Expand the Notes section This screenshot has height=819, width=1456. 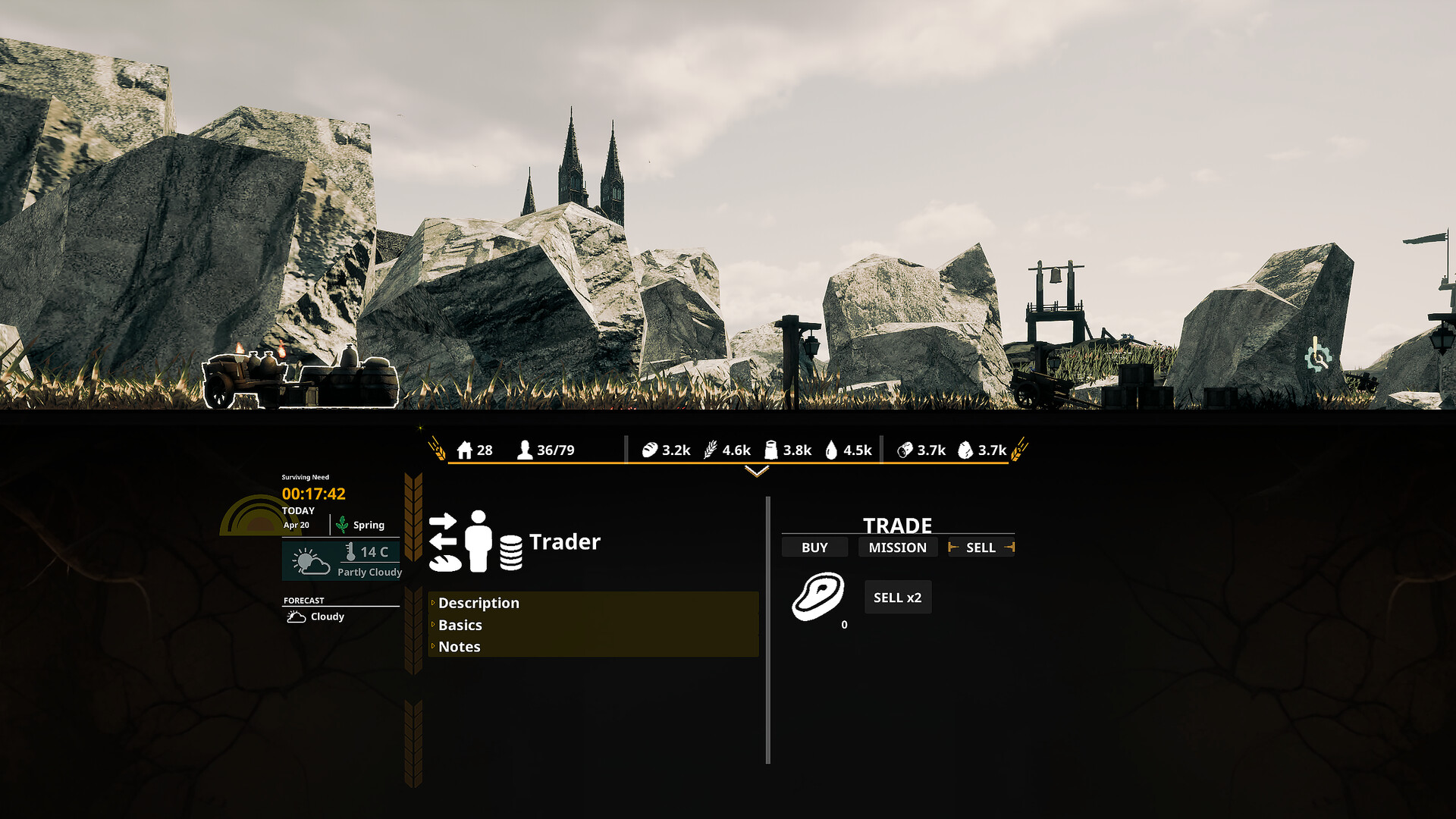point(460,647)
